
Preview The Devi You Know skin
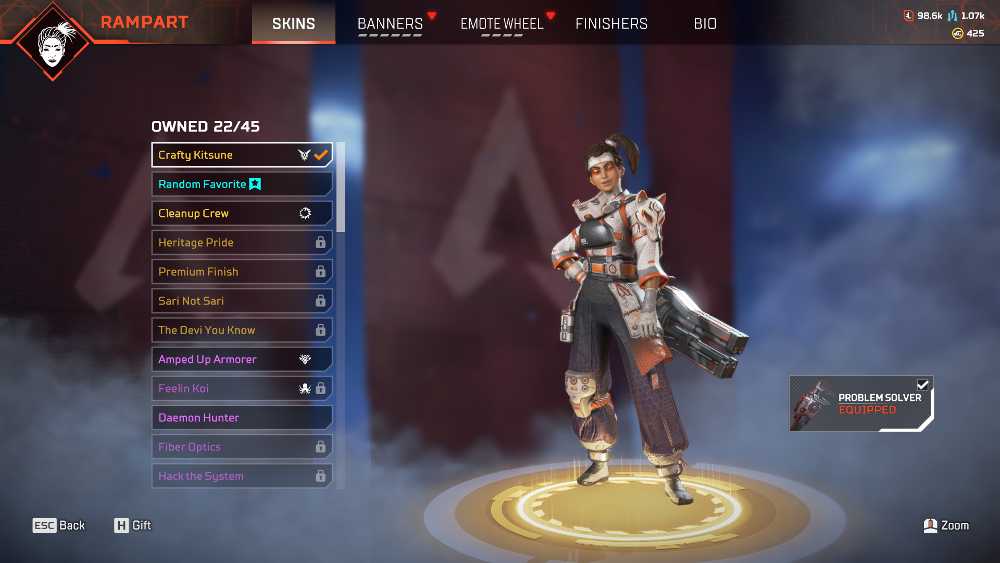(242, 330)
